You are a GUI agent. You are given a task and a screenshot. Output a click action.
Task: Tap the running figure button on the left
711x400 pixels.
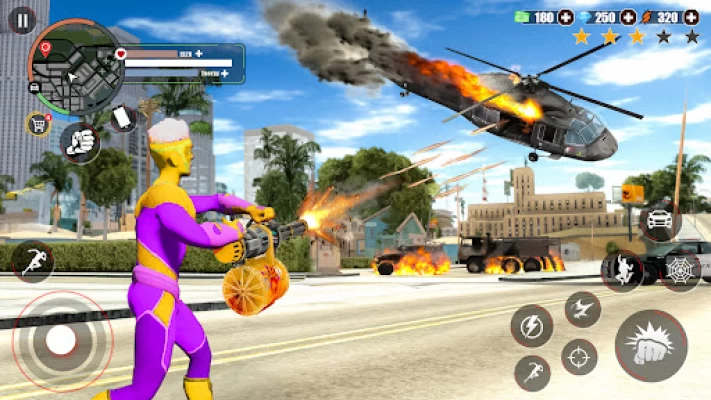click(x=32, y=261)
